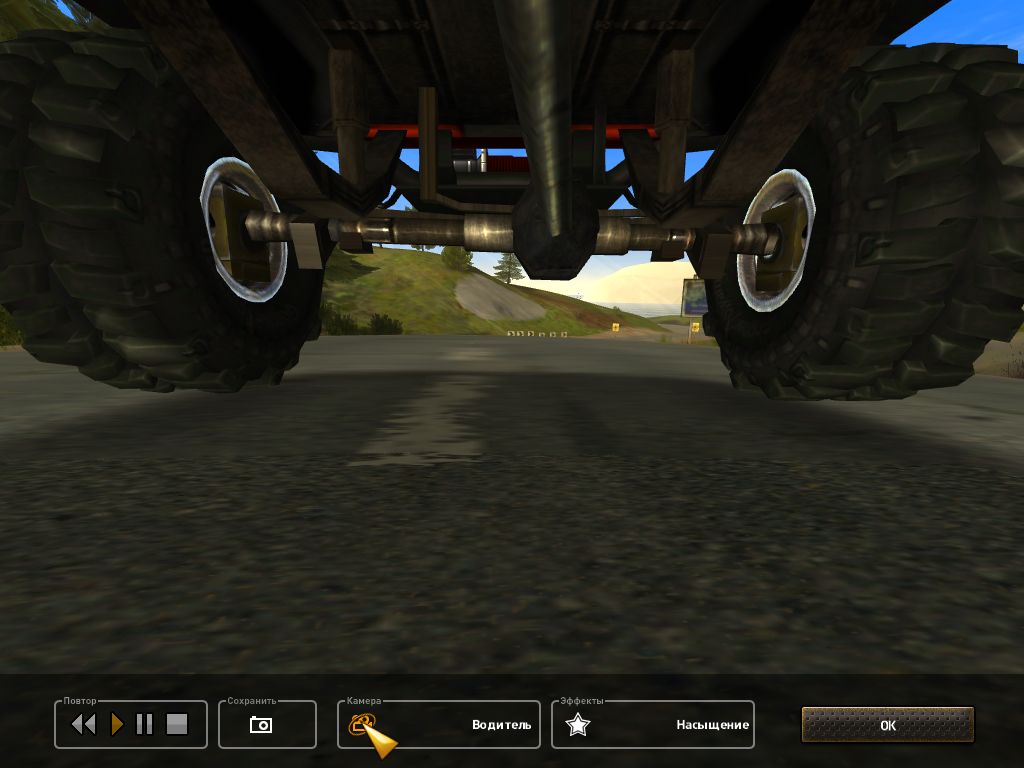1024x768 pixels.
Task: Save a screenshot with the camera icon
Action: pyautogui.click(x=261, y=725)
